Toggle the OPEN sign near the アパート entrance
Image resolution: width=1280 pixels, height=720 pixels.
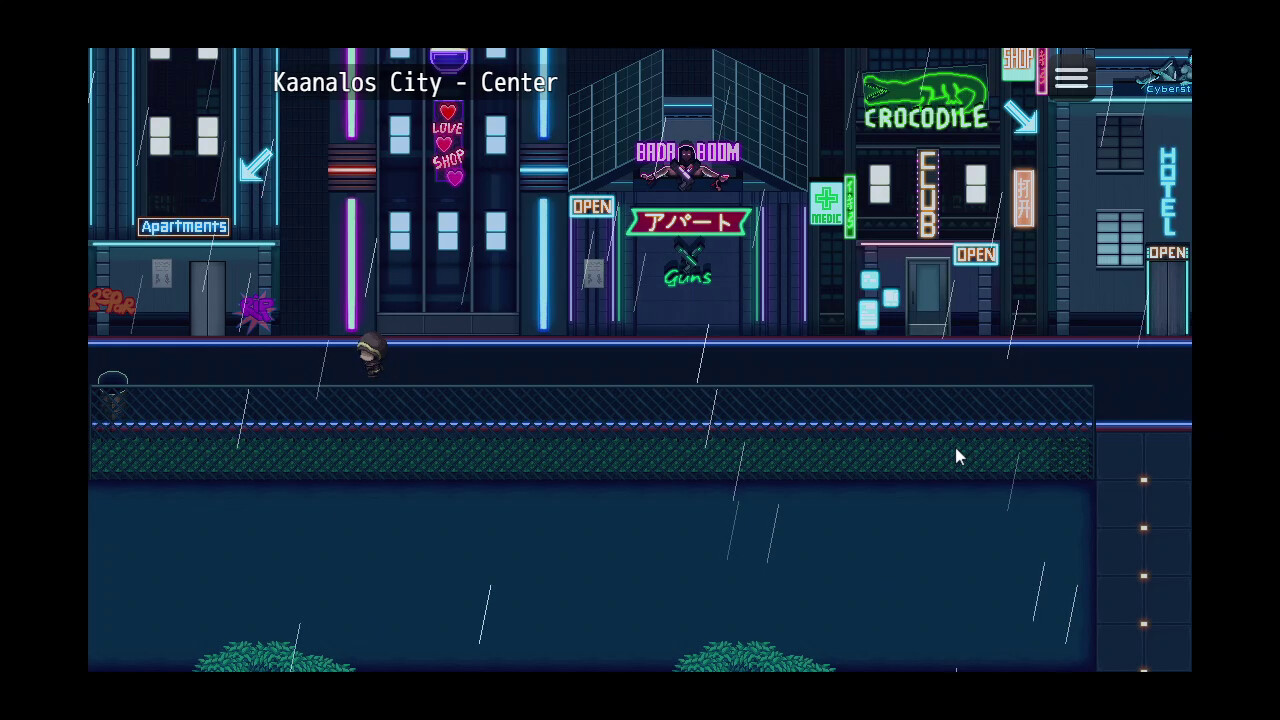(591, 206)
